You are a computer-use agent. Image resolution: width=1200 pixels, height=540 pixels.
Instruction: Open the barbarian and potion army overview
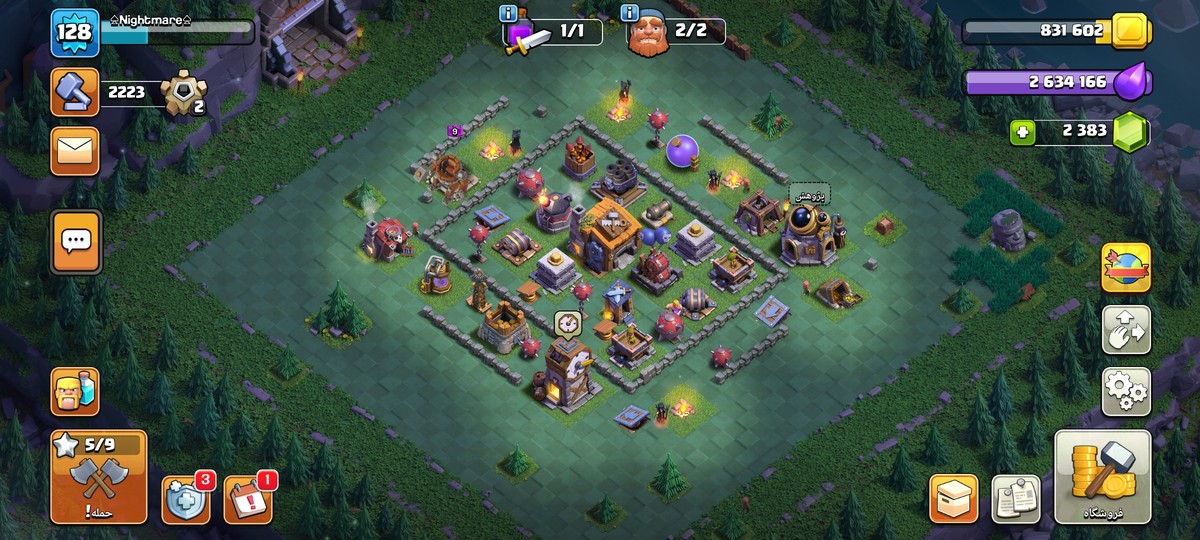75,391
